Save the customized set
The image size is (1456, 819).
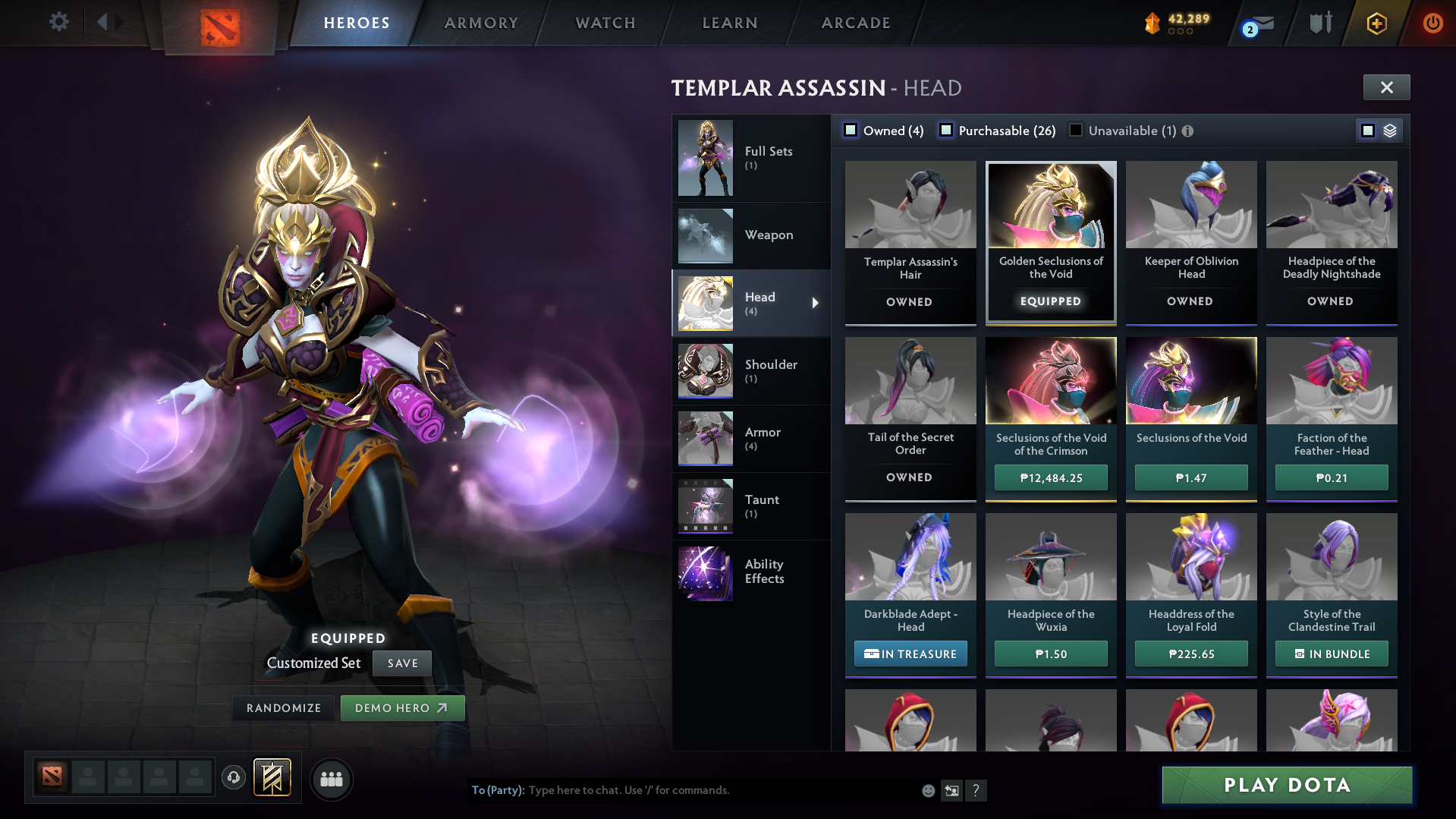[x=402, y=663]
